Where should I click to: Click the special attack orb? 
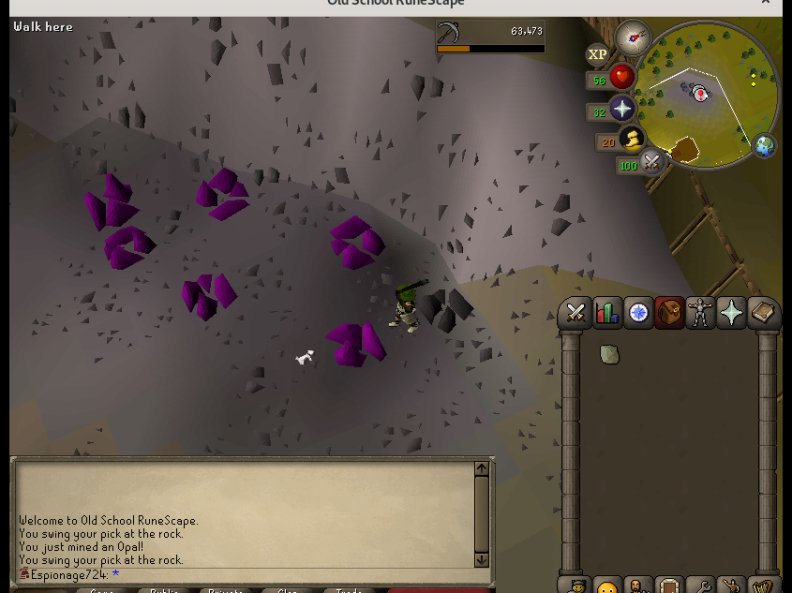[652, 160]
